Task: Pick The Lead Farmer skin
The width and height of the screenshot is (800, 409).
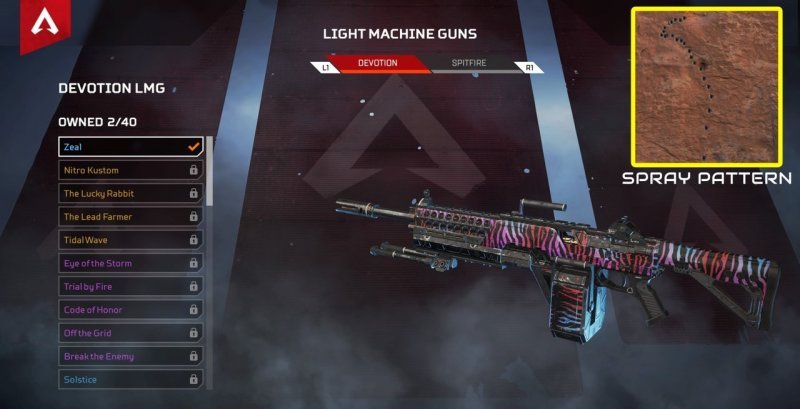Action: coord(130,216)
